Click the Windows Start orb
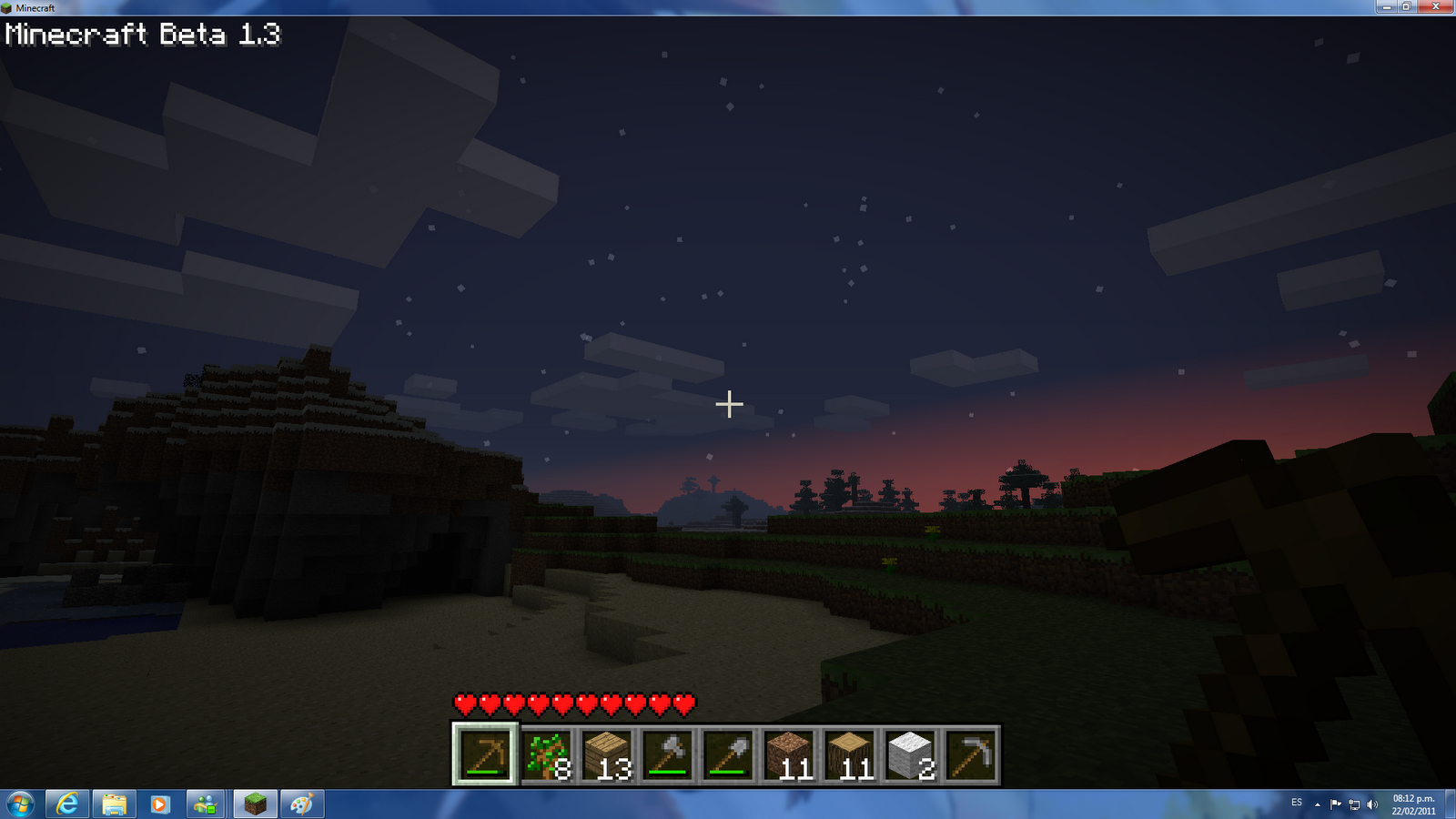1456x819 pixels. pyautogui.click(x=19, y=804)
